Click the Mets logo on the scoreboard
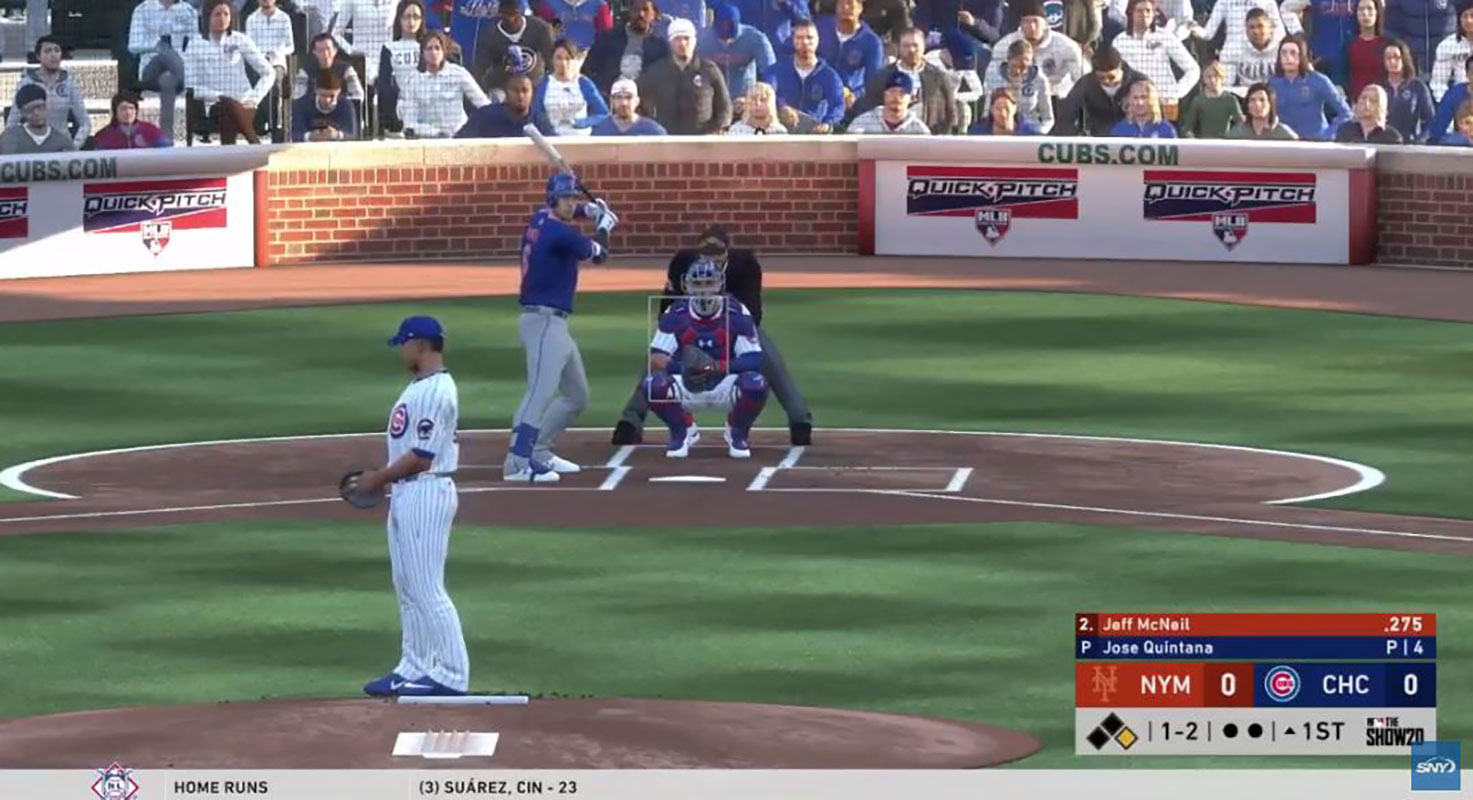This screenshot has width=1473, height=800. click(1103, 684)
